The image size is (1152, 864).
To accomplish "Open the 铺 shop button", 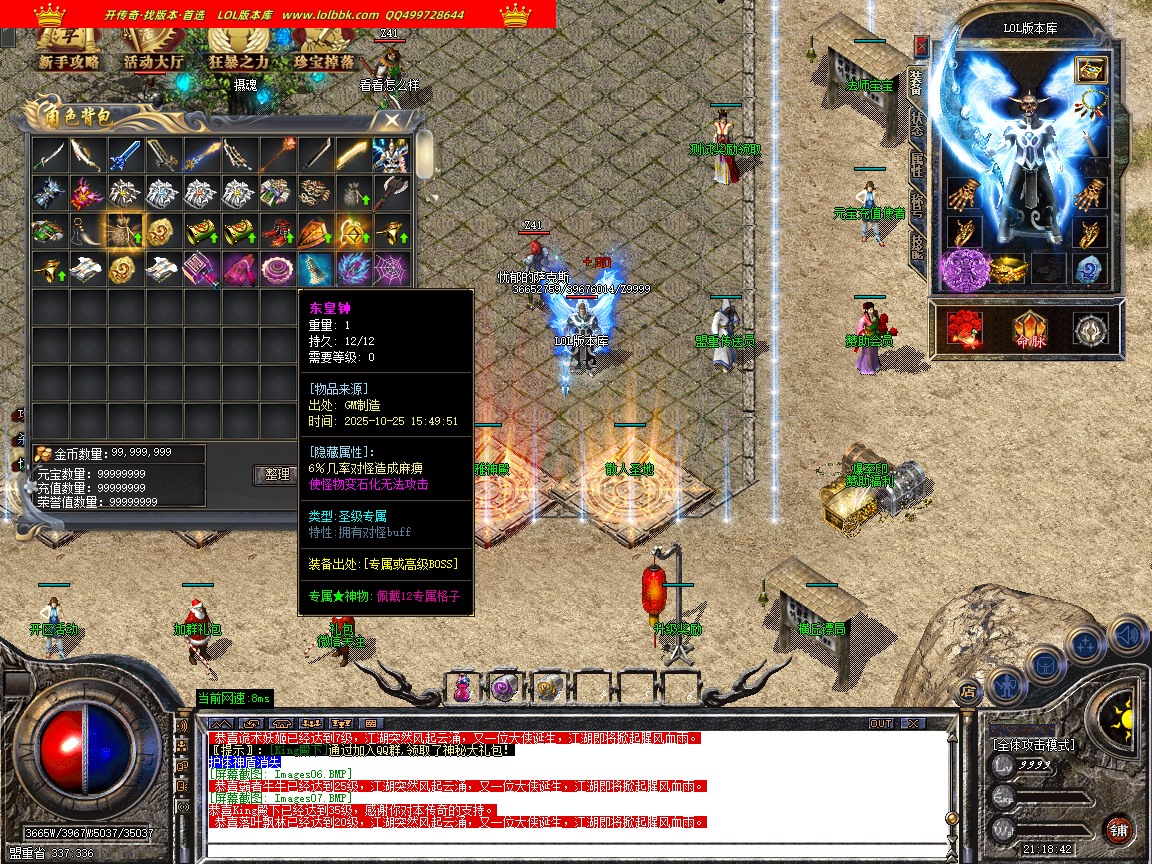I will [1119, 829].
